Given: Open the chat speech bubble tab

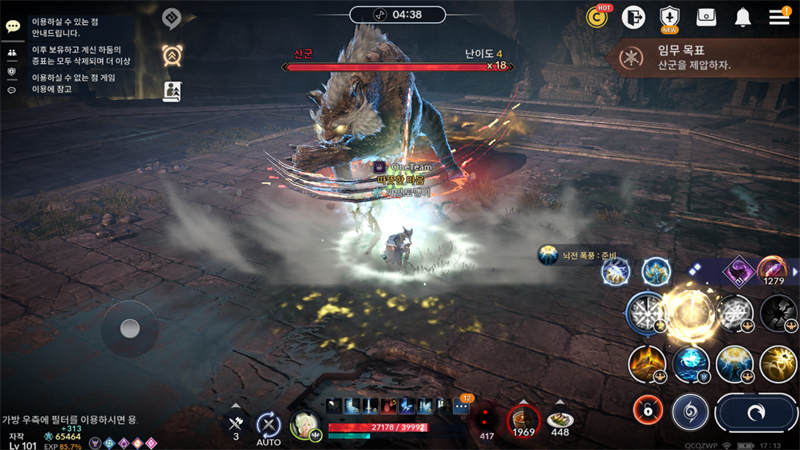Looking at the screenshot, I should click(13, 26).
